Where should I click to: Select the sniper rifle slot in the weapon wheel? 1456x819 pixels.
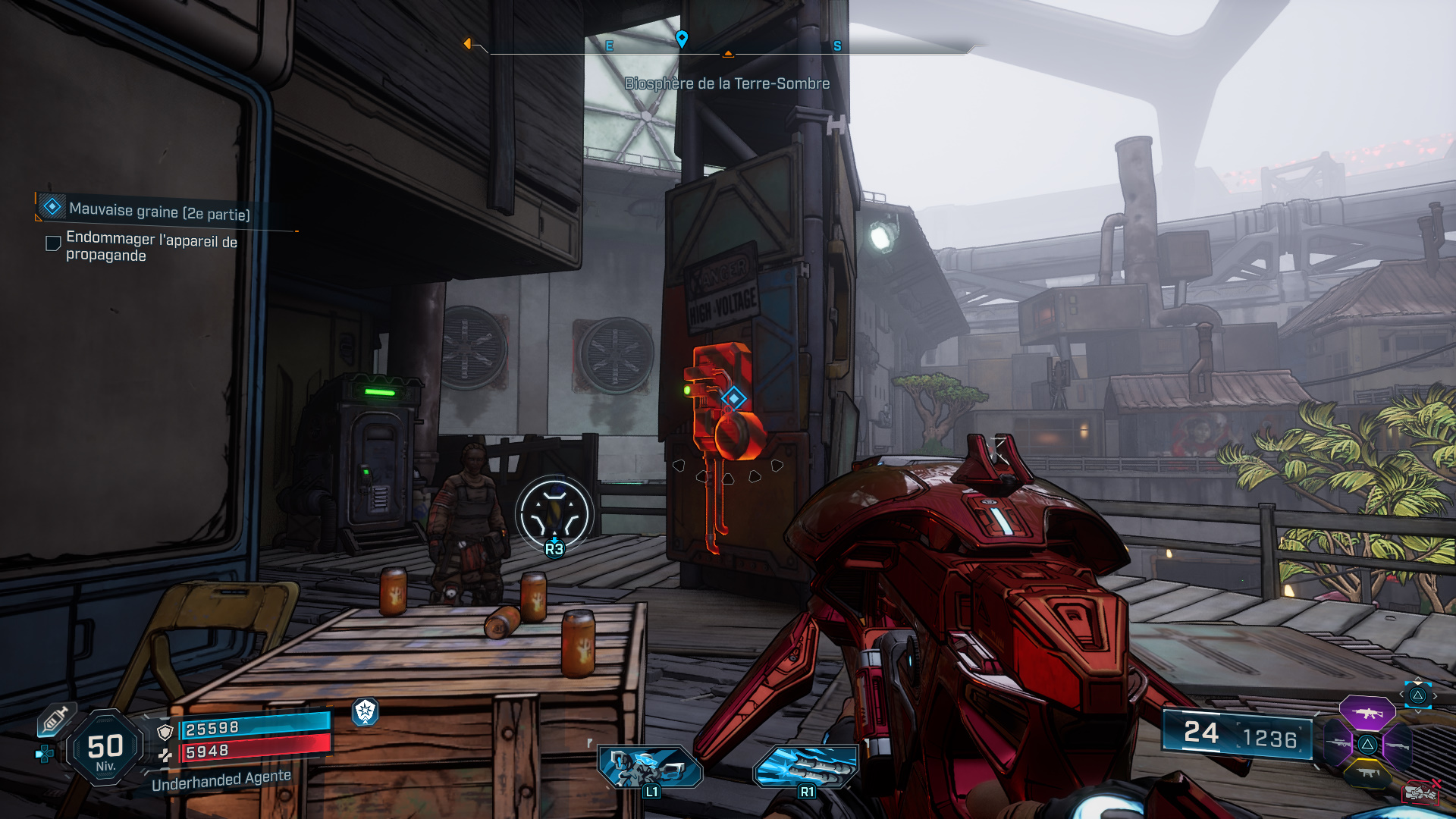click(x=1338, y=742)
